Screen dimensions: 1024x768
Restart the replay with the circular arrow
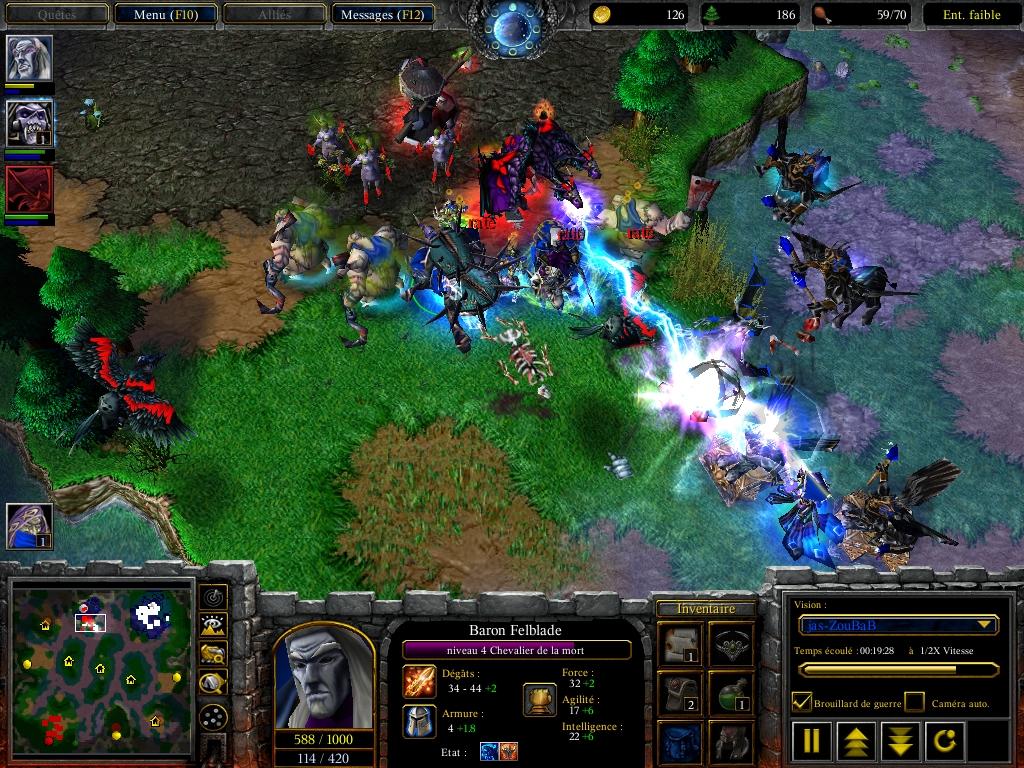[946, 741]
